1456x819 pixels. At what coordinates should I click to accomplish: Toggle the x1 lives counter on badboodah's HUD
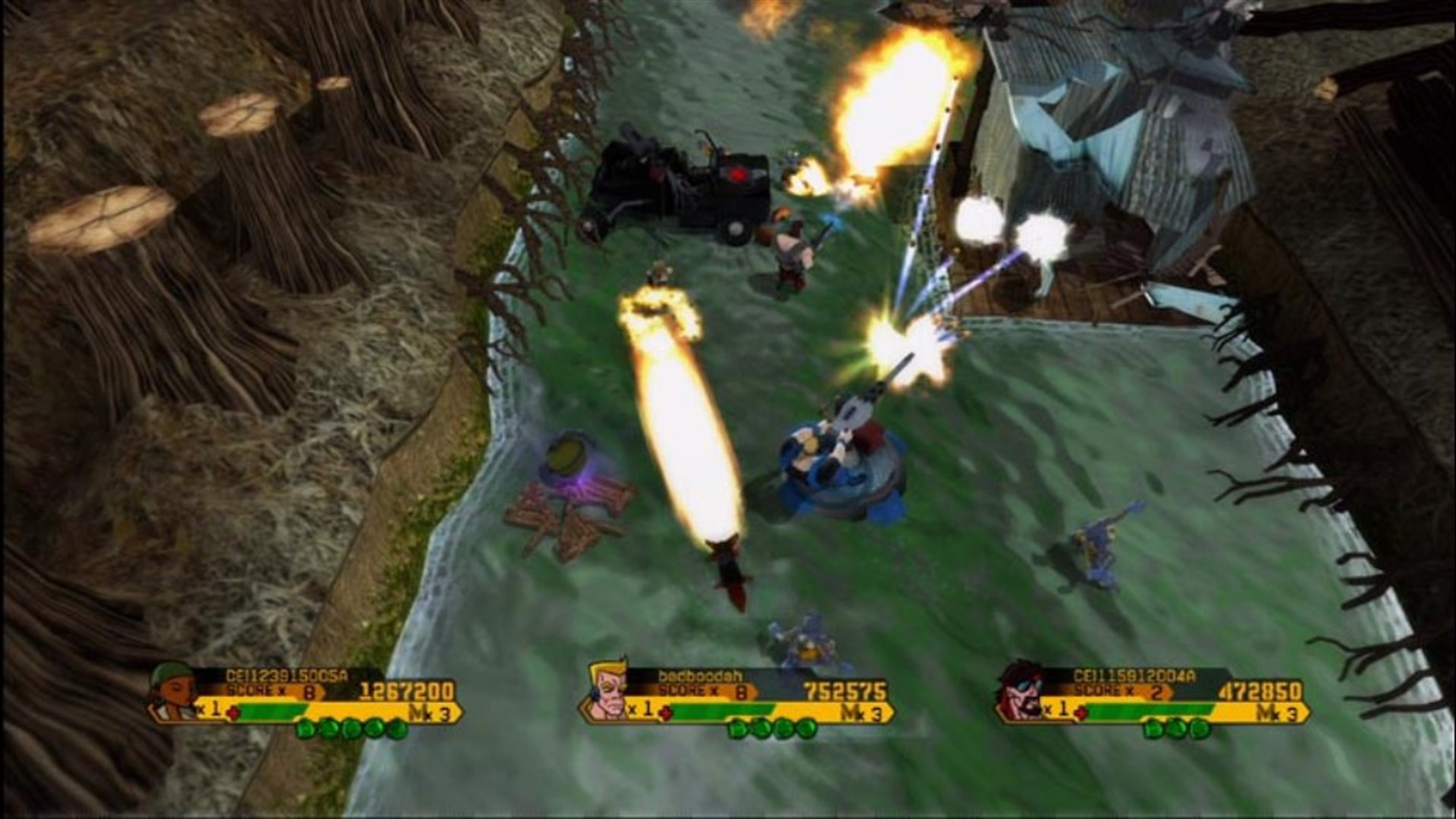(641, 709)
